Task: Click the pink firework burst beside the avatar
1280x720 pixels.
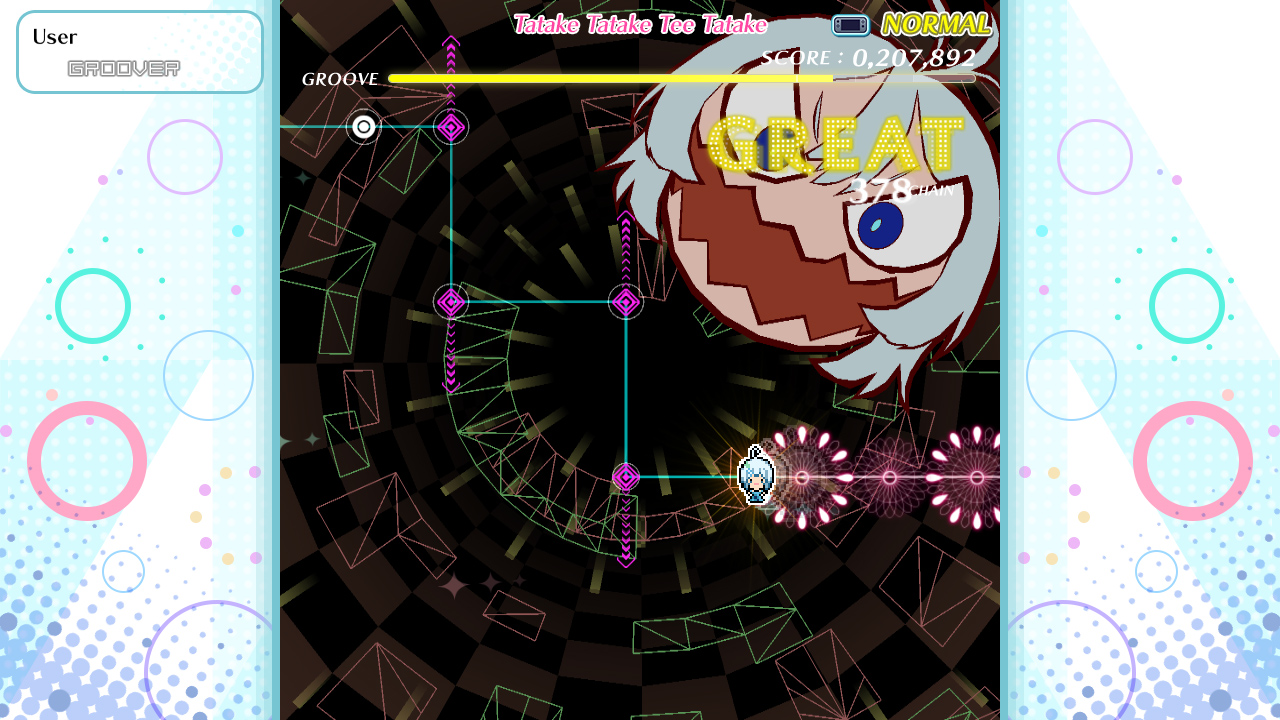Action: [800, 478]
